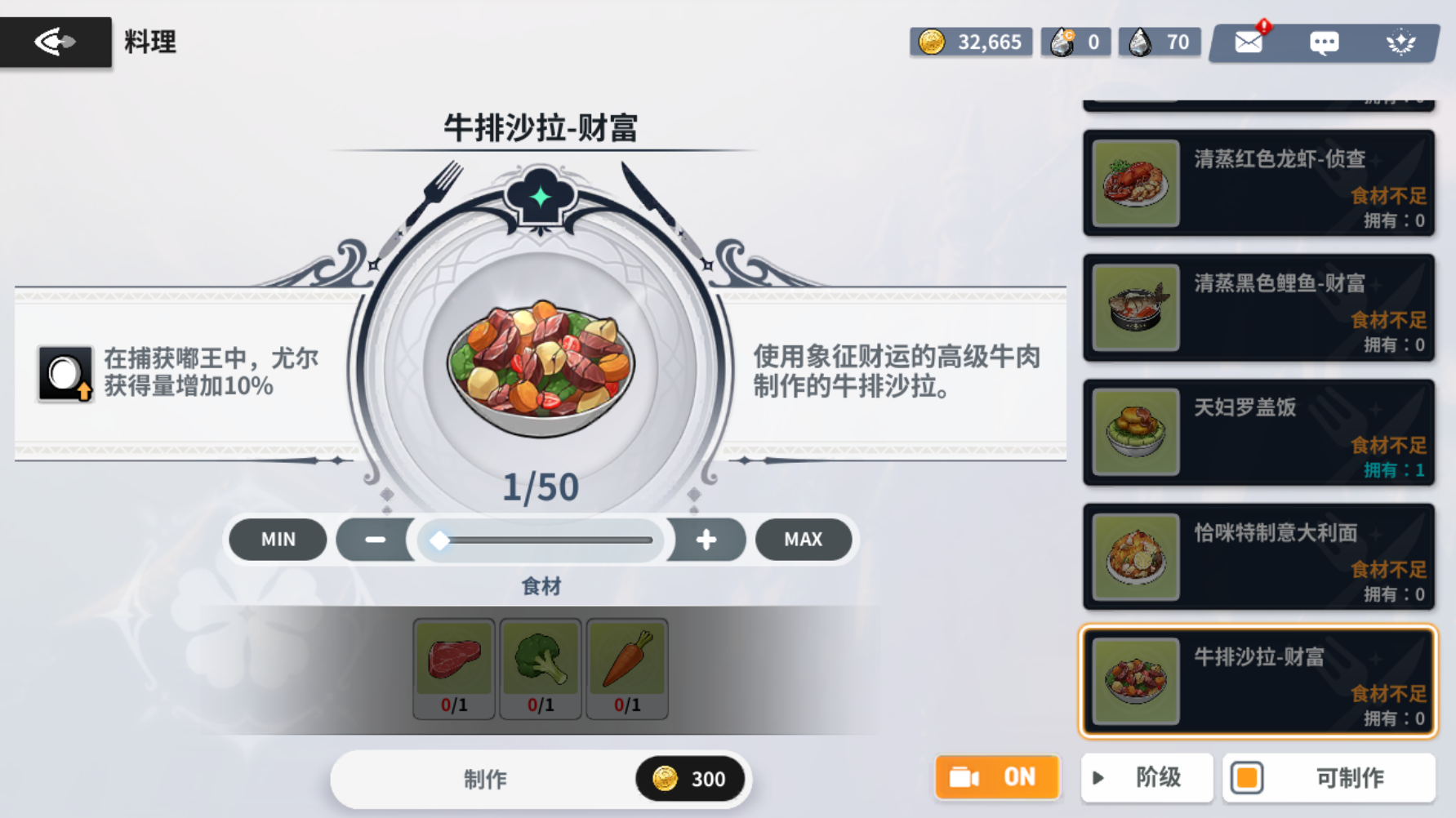This screenshot has height=818, width=1456.
Task: Select the beef ingredient icon
Action: pyautogui.click(x=455, y=661)
